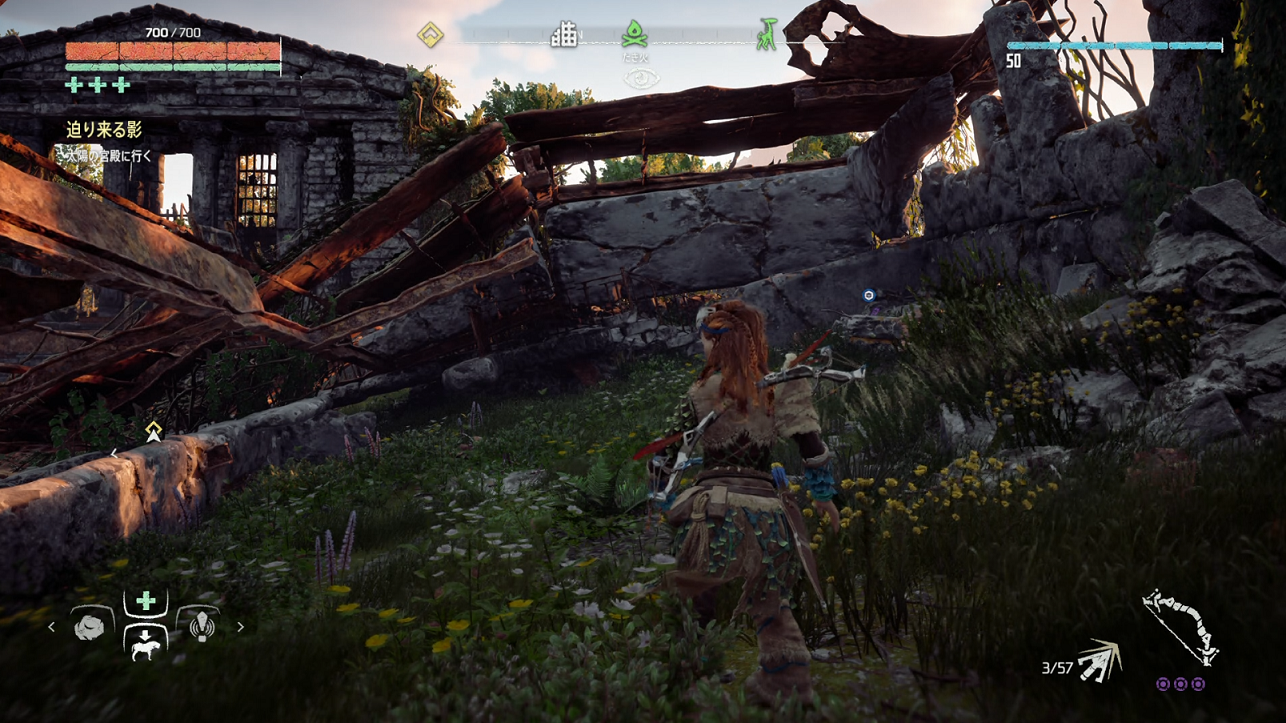Click the eye stealth visibility indicator
The image size is (1286, 723).
(641, 78)
